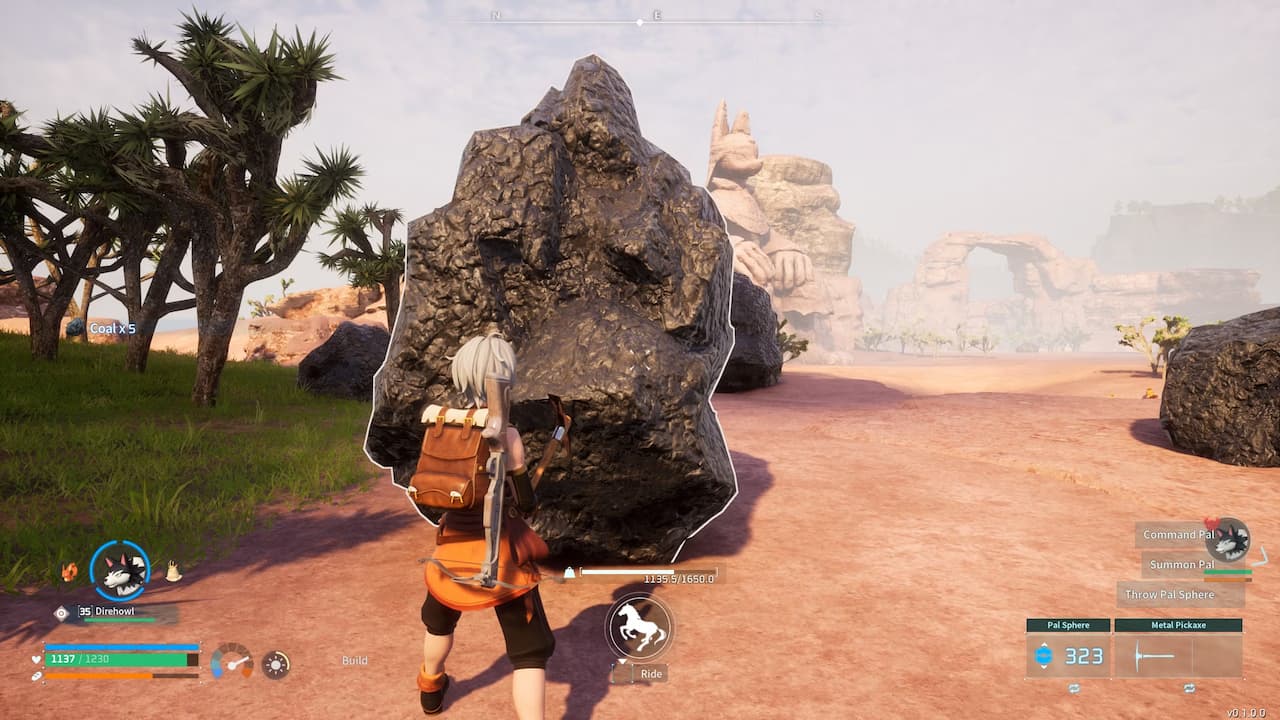Click the day-night clock dial

coord(276,664)
